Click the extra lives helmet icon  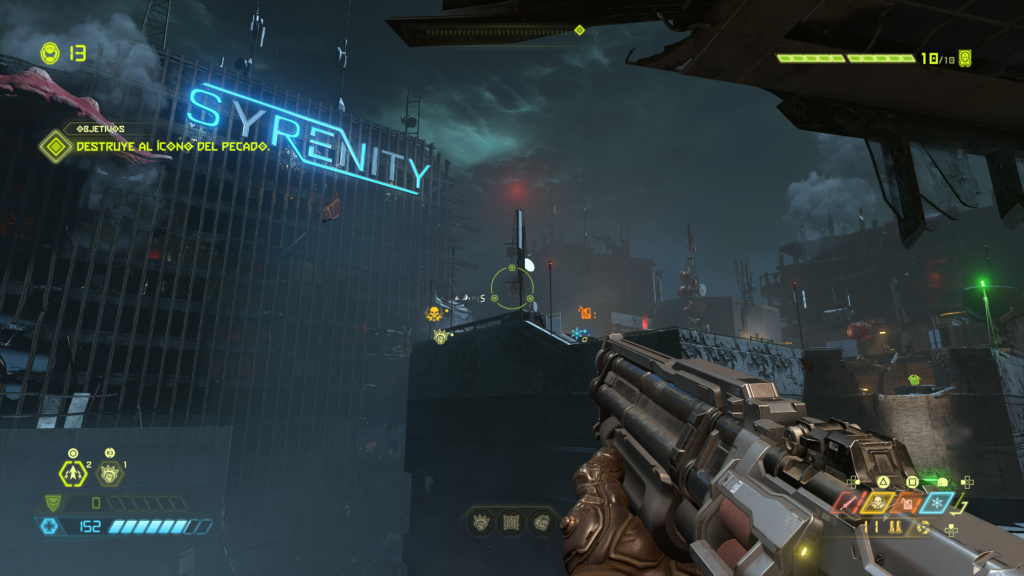click(49, 52)
